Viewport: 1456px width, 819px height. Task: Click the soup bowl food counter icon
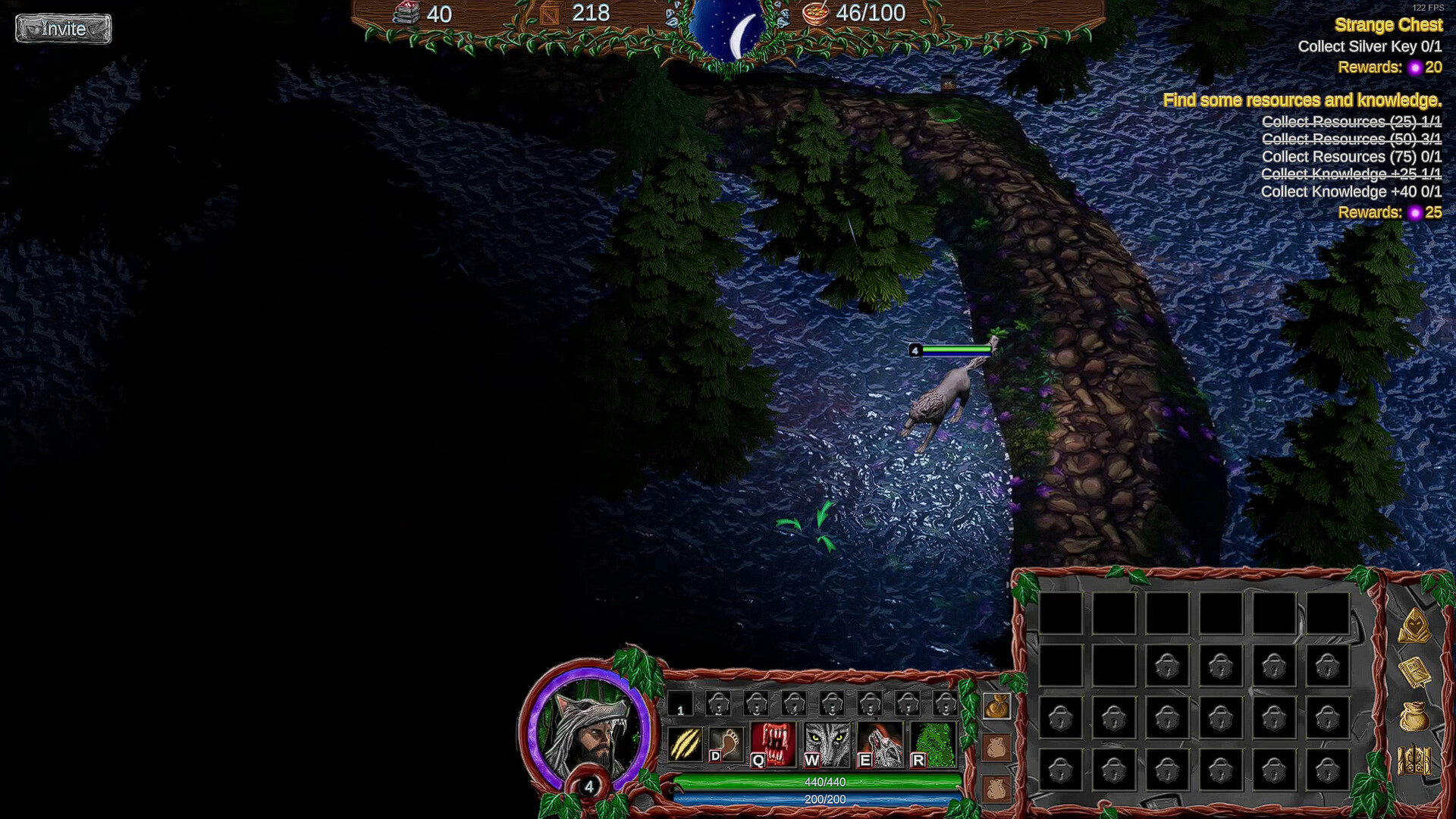click(817, 14)
